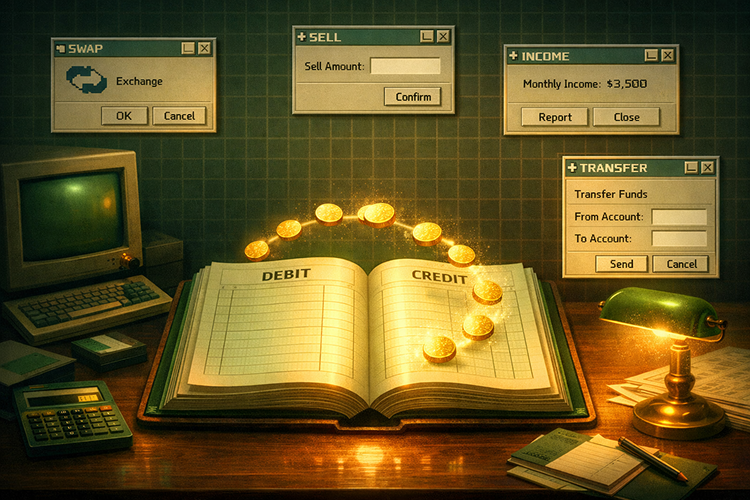Viewport: 750px width, 500px height.
Task: Select the Sell Amount input field
Action: pos(405,66)
